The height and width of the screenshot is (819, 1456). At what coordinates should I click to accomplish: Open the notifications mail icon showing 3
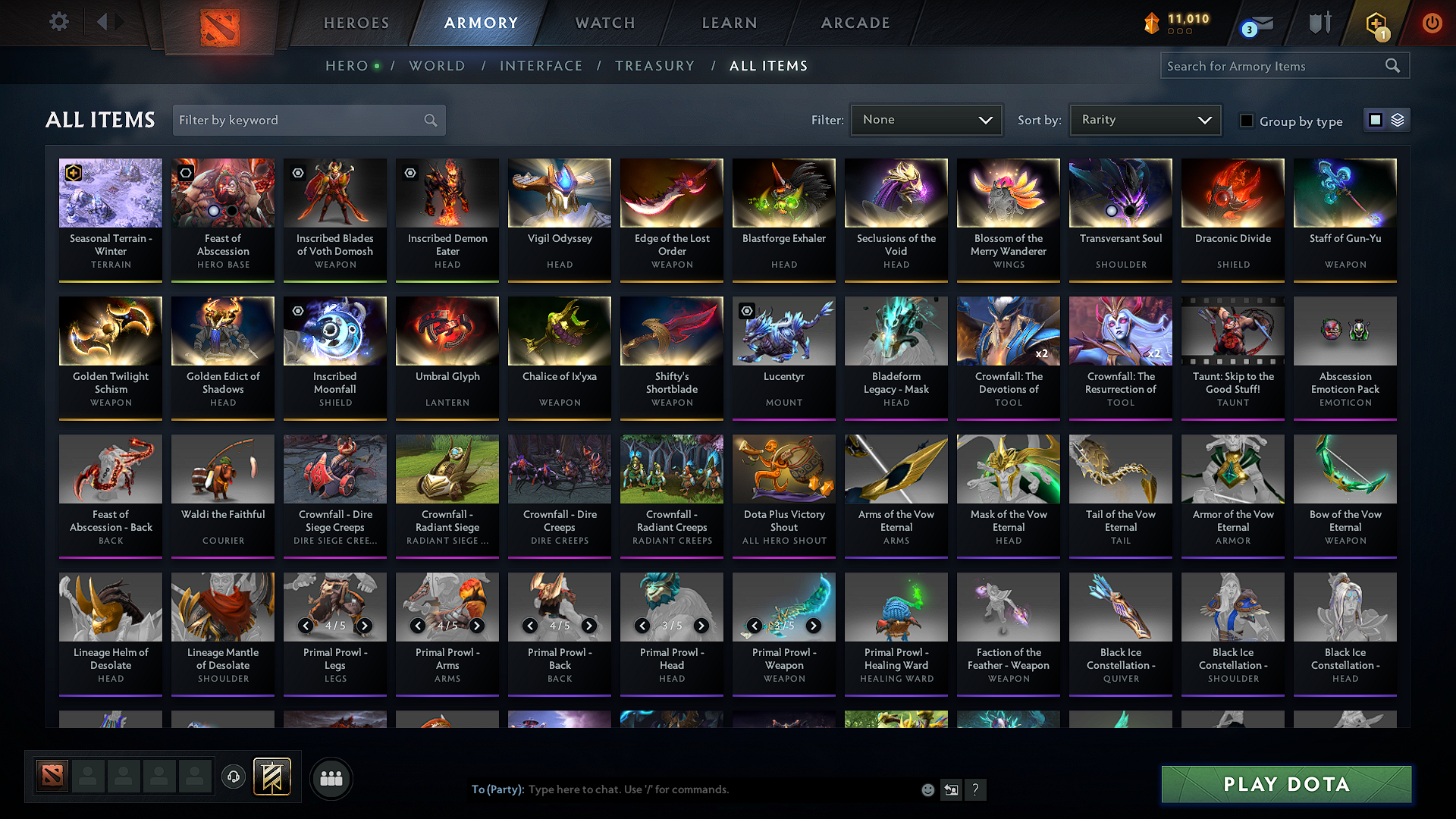(1253, 24)
